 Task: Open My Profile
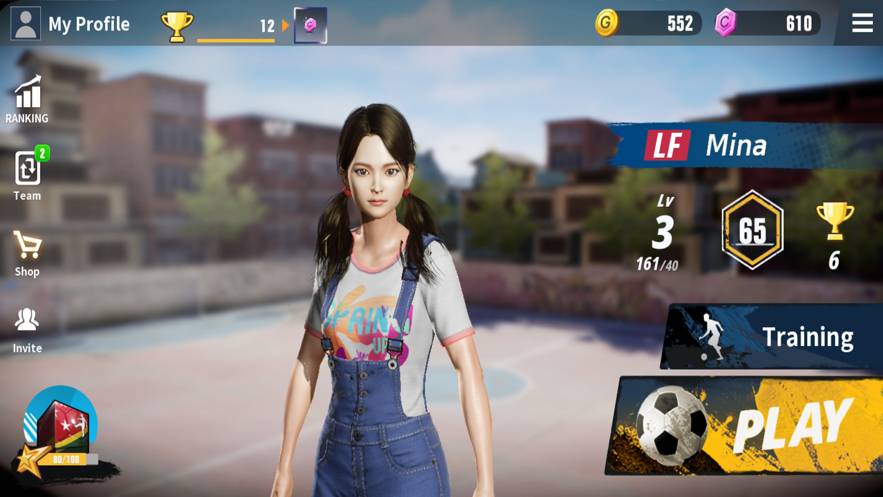[70, 24]
